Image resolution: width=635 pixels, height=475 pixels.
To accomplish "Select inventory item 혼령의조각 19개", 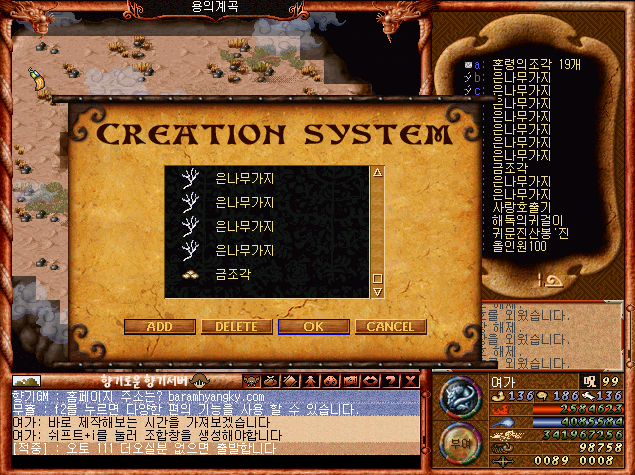I will click(x=519, y=62).
